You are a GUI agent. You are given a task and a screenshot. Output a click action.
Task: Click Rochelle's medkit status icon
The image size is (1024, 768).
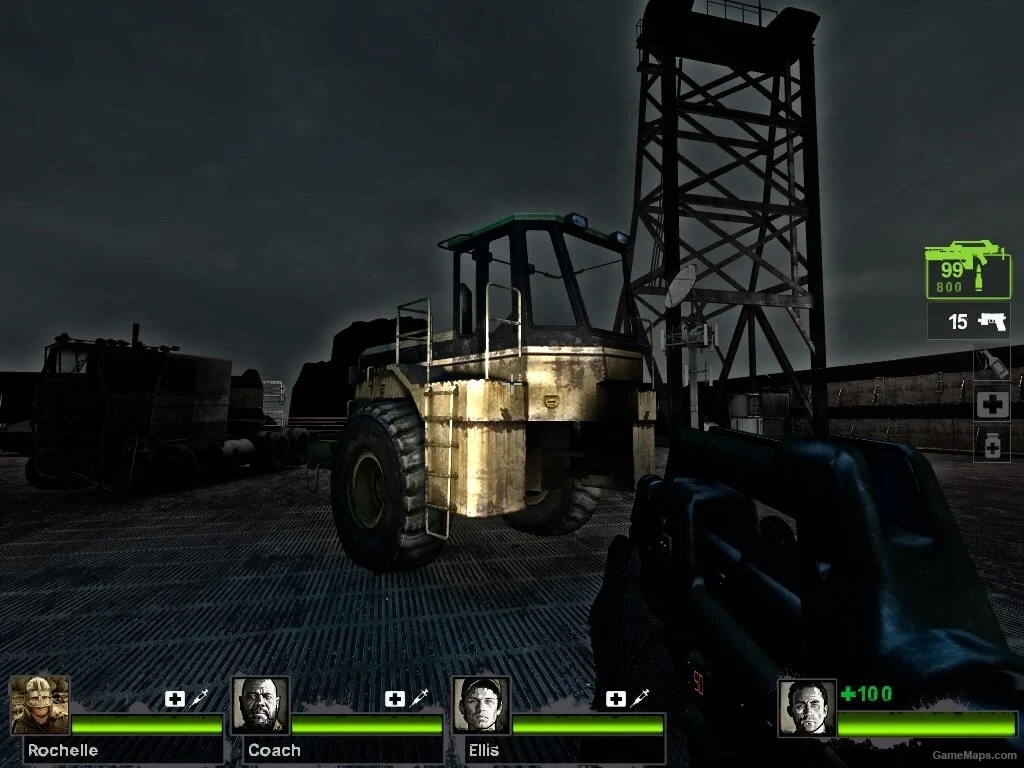click(x=175, y=699)
